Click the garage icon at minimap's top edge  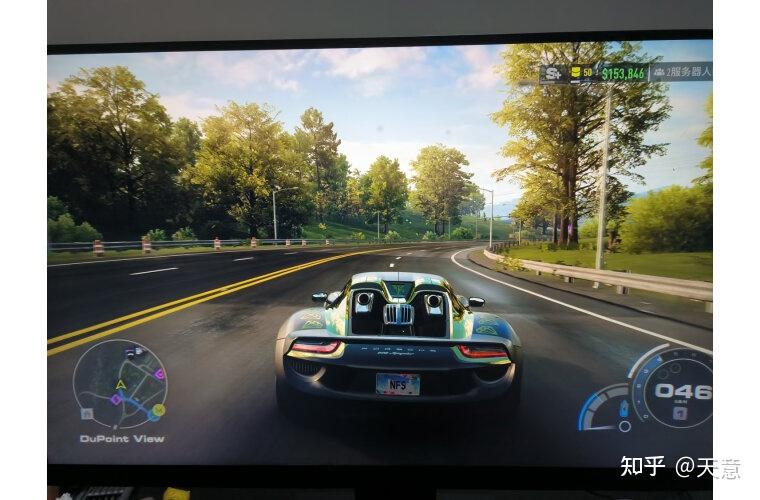click(x=132, y=352)
